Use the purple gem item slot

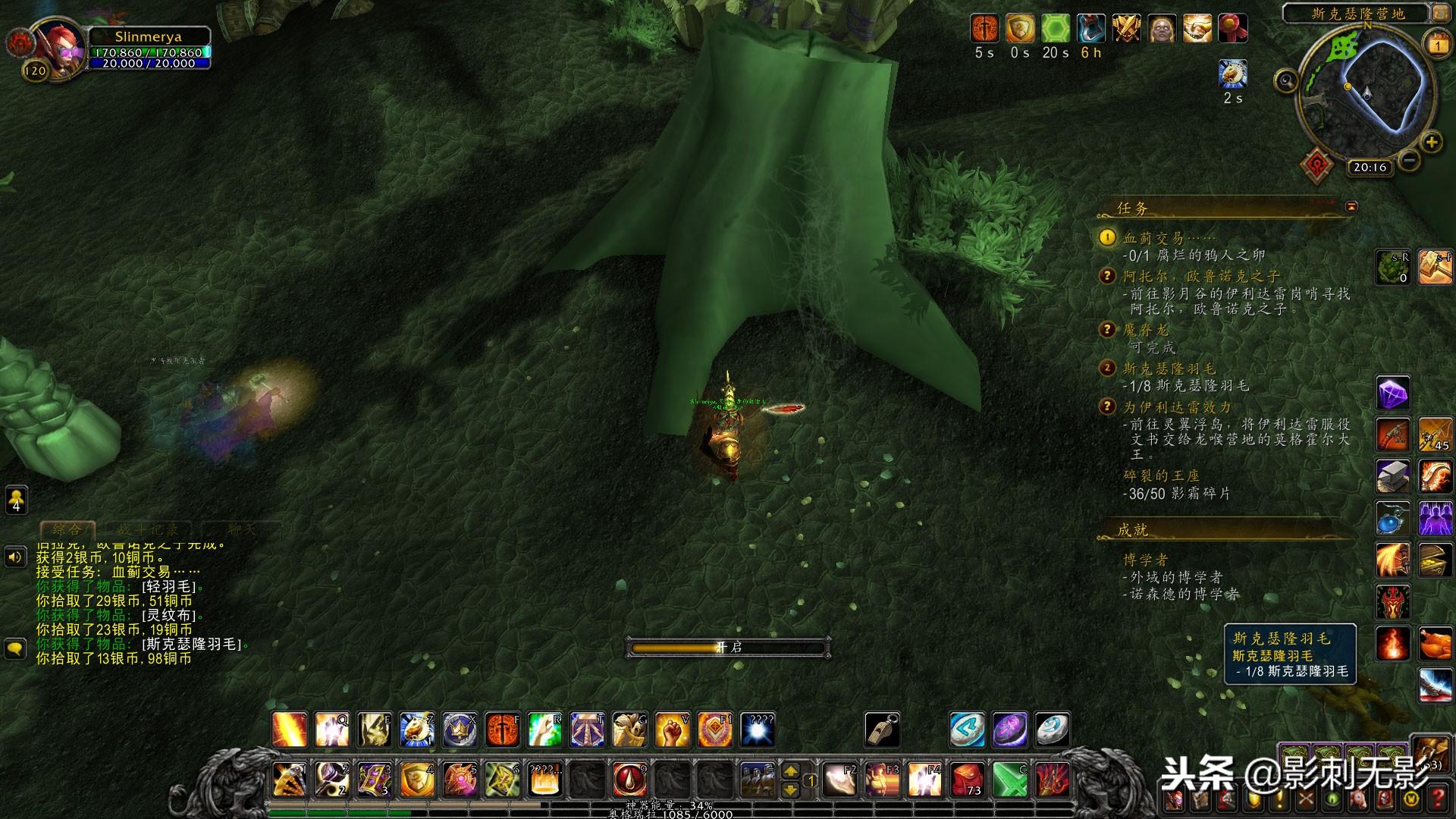point(1393,394)
